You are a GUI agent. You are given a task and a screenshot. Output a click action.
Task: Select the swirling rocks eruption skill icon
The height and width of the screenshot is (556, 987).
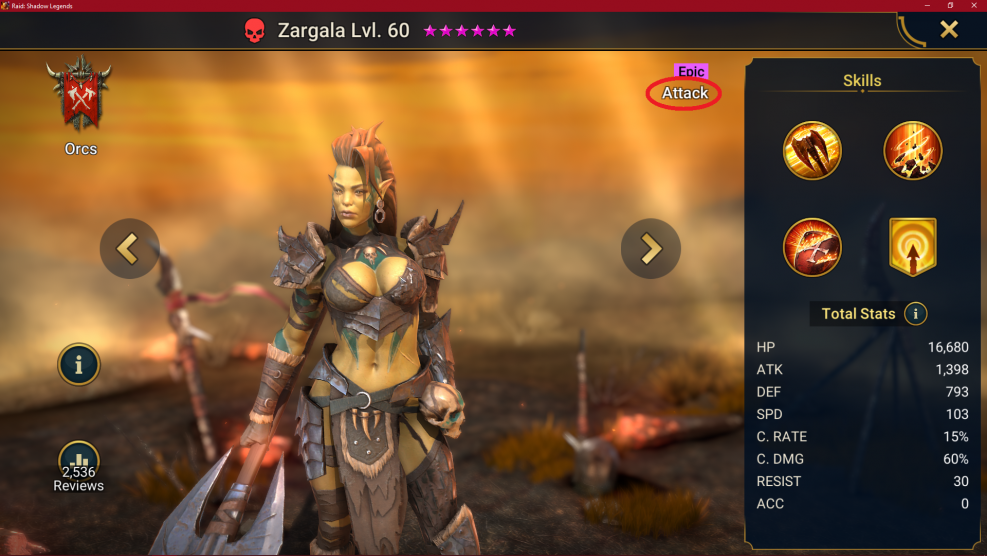pos(912,151)
